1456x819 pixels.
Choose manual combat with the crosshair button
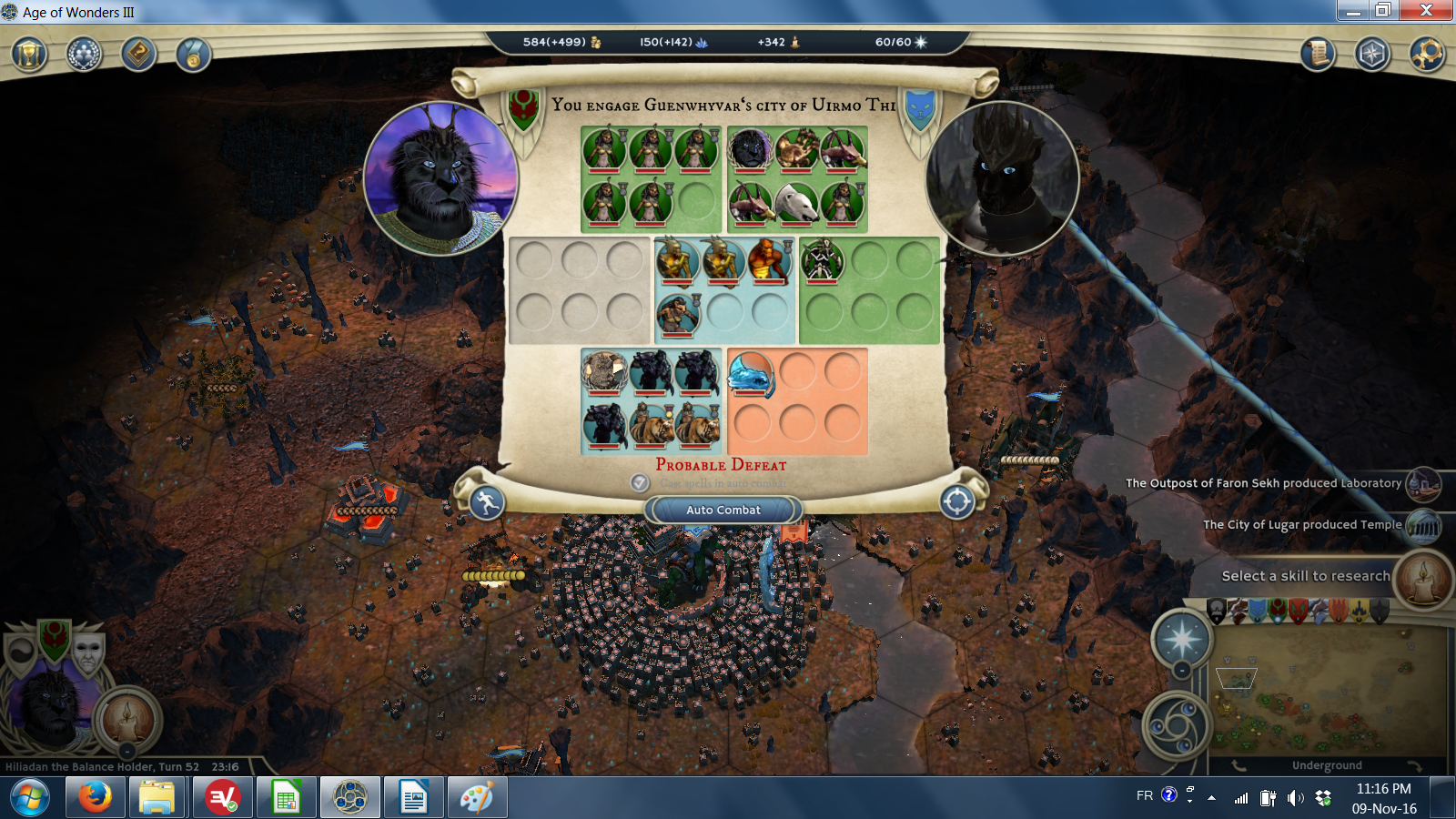957,501
